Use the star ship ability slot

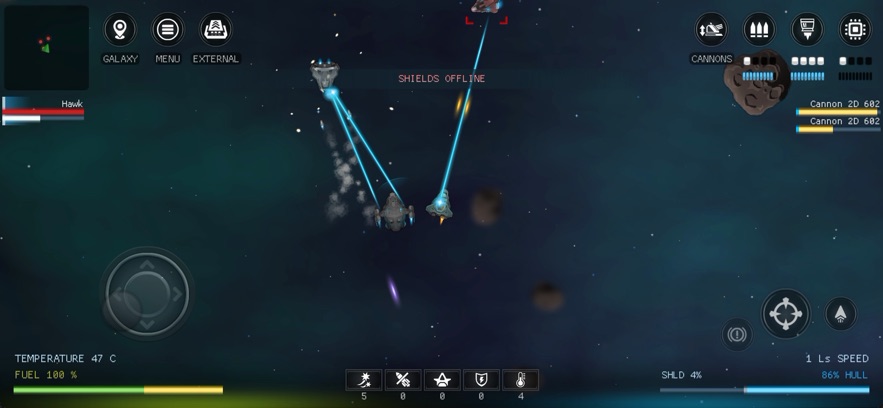click(x=442, y=380)
